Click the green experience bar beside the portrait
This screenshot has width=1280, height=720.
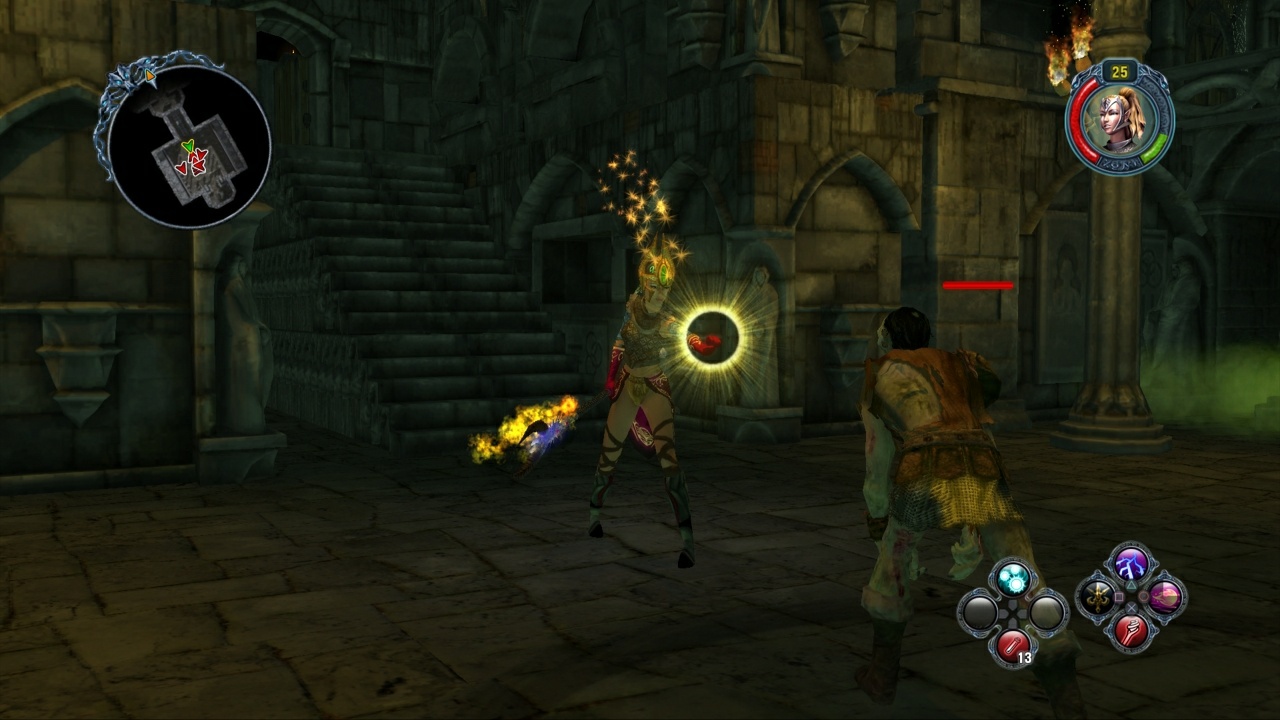(x=1155, y=147)
